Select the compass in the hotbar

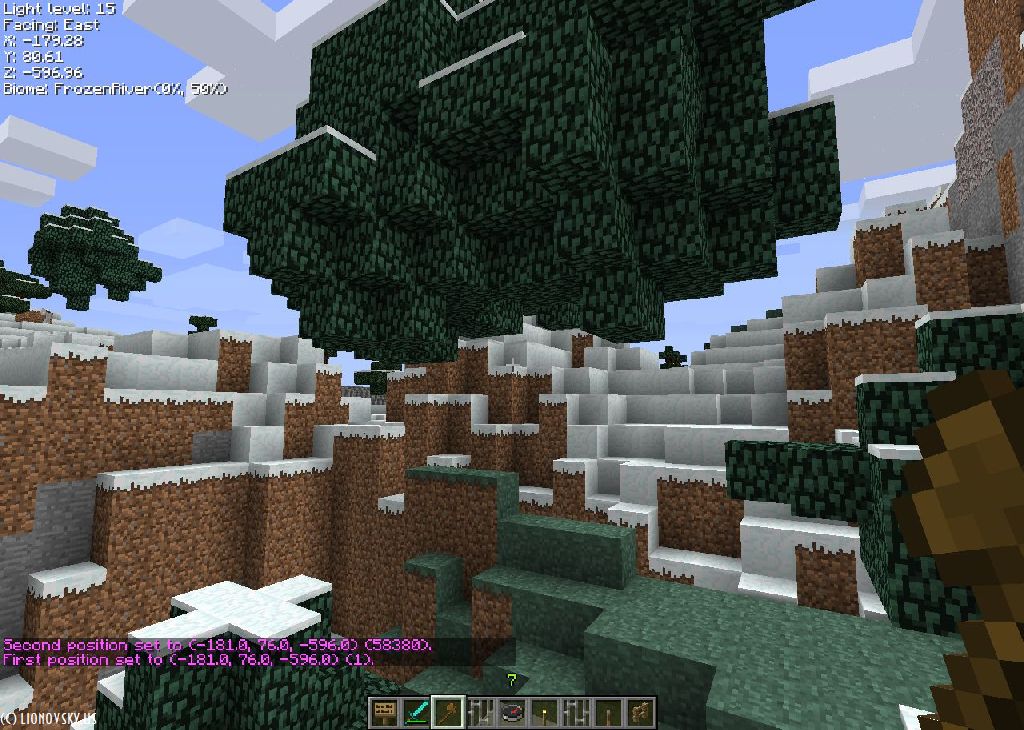coord(513,713)
